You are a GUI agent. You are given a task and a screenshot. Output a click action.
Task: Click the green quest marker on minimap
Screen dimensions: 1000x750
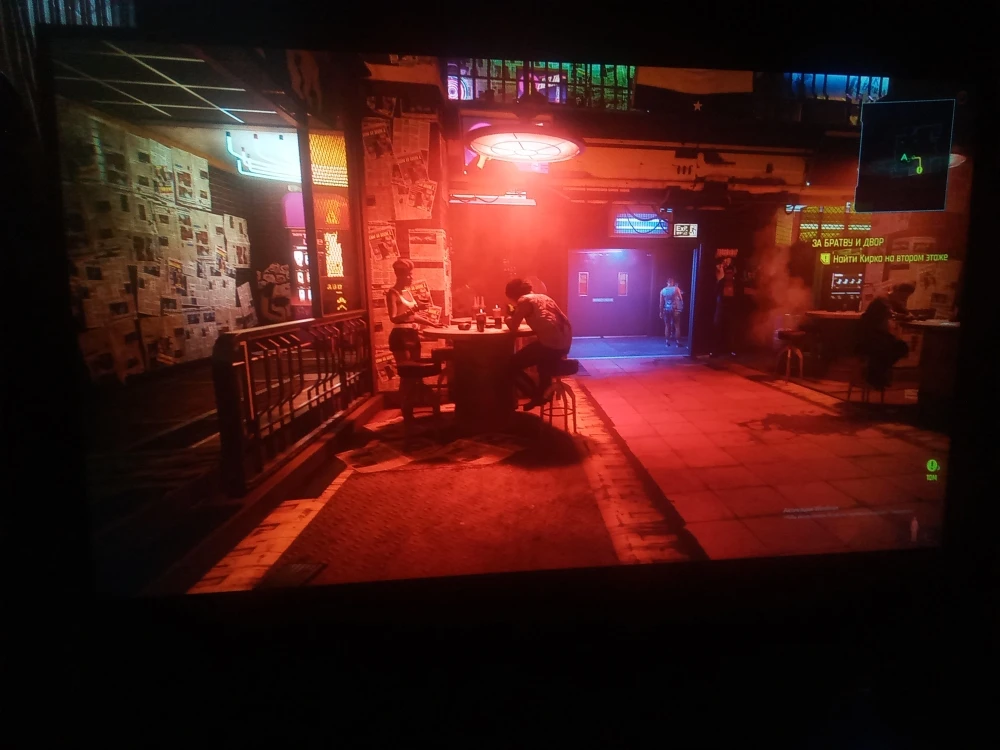[917, 168]
